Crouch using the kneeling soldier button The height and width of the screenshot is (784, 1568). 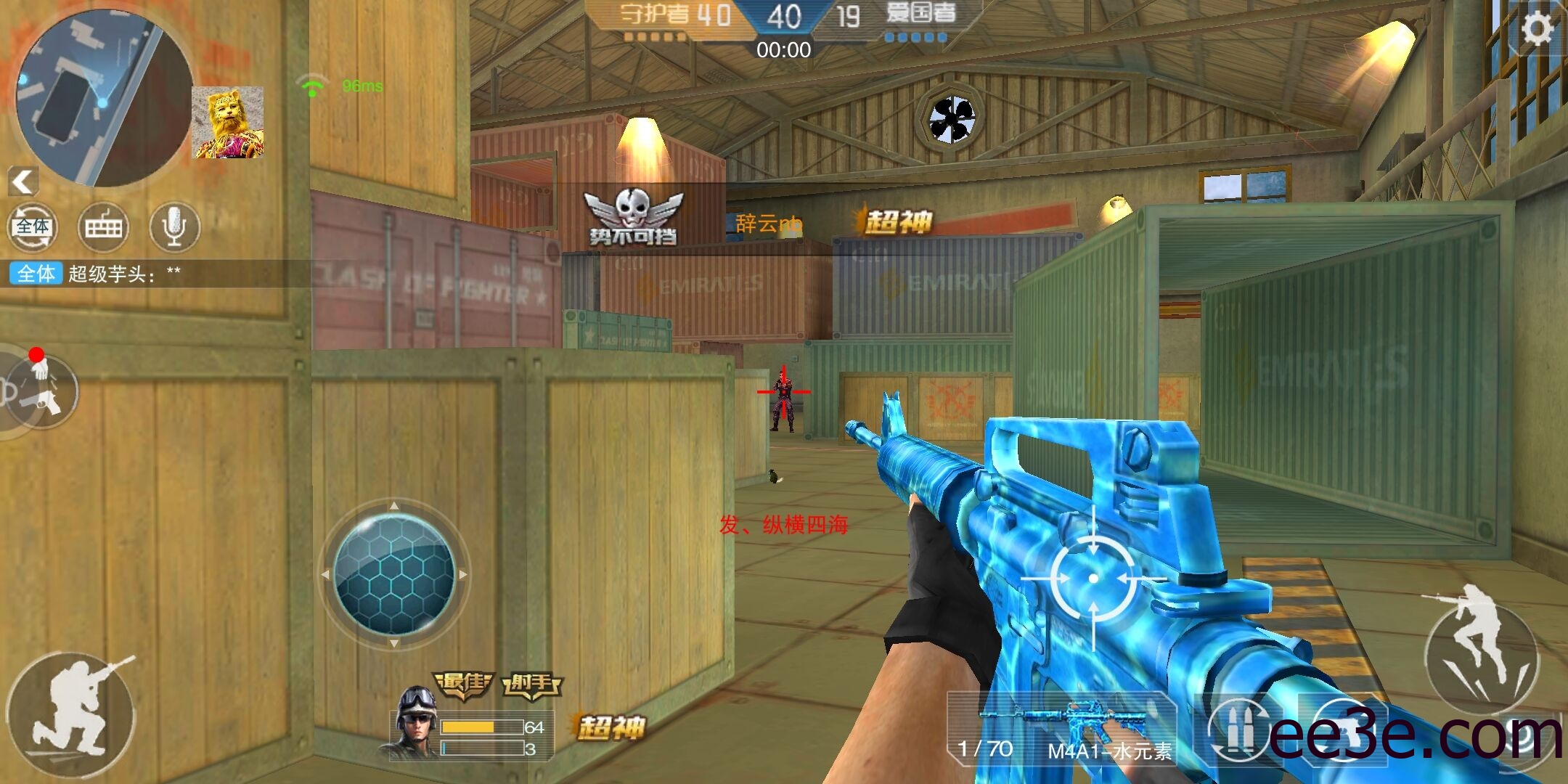coord(71,714)
